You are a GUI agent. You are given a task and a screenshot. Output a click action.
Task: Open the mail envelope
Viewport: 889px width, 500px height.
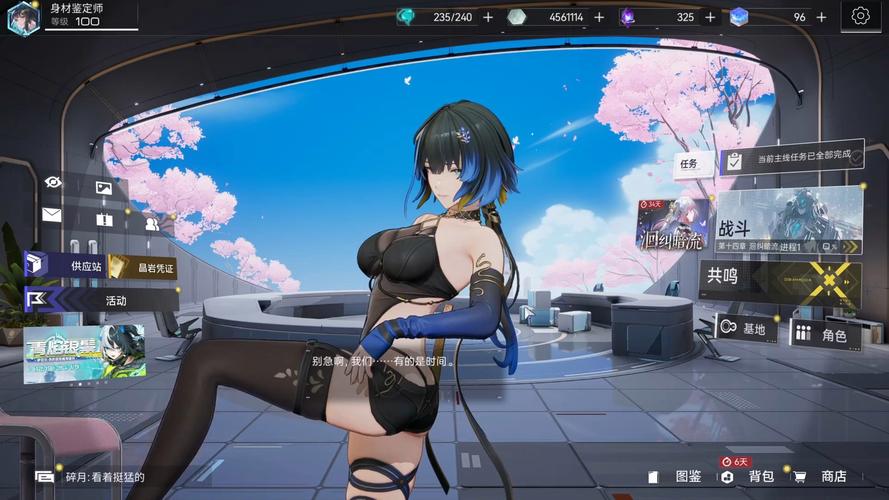(x=52, y=214)
